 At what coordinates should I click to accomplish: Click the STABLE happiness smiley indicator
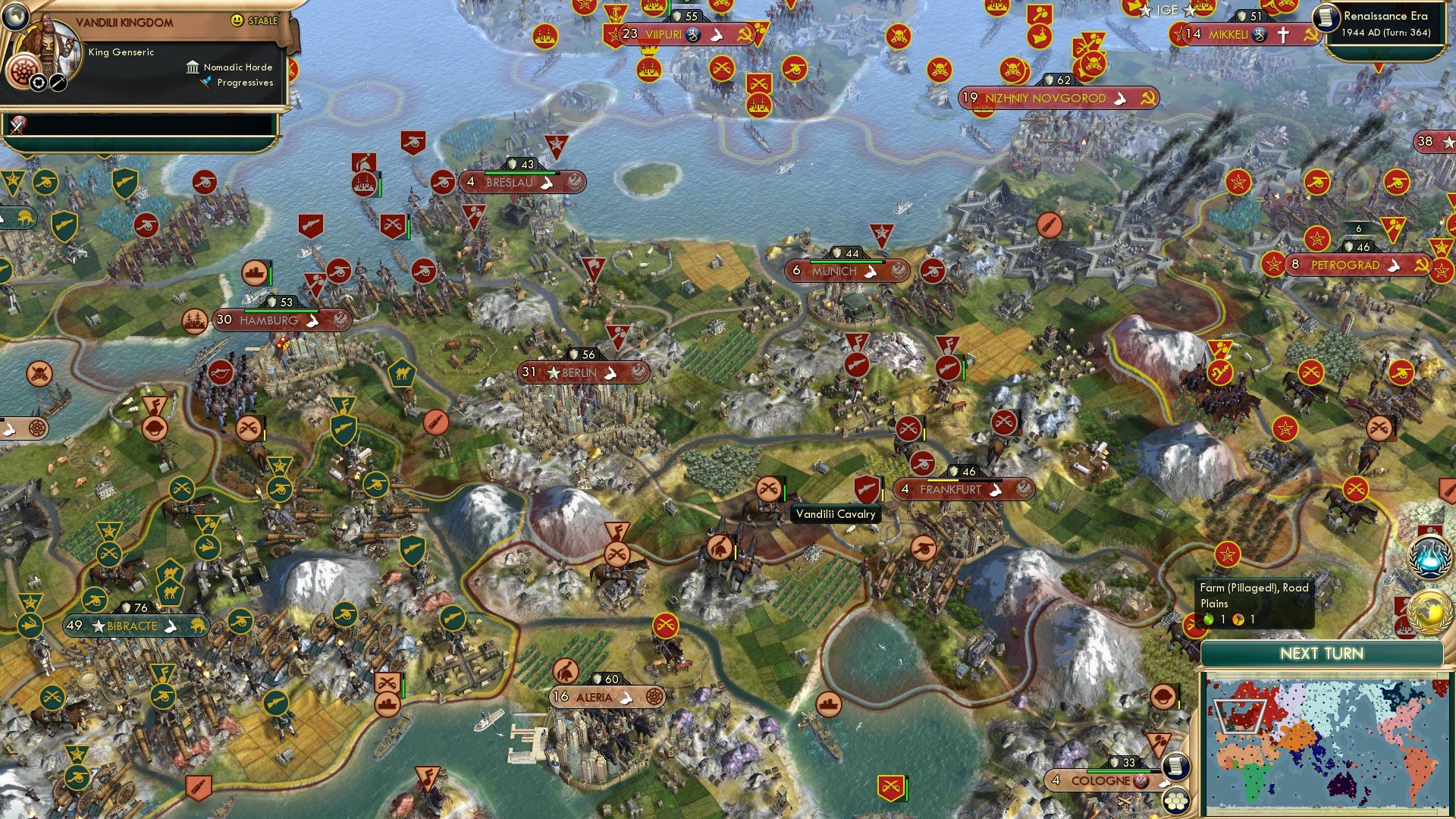[237, 21]
